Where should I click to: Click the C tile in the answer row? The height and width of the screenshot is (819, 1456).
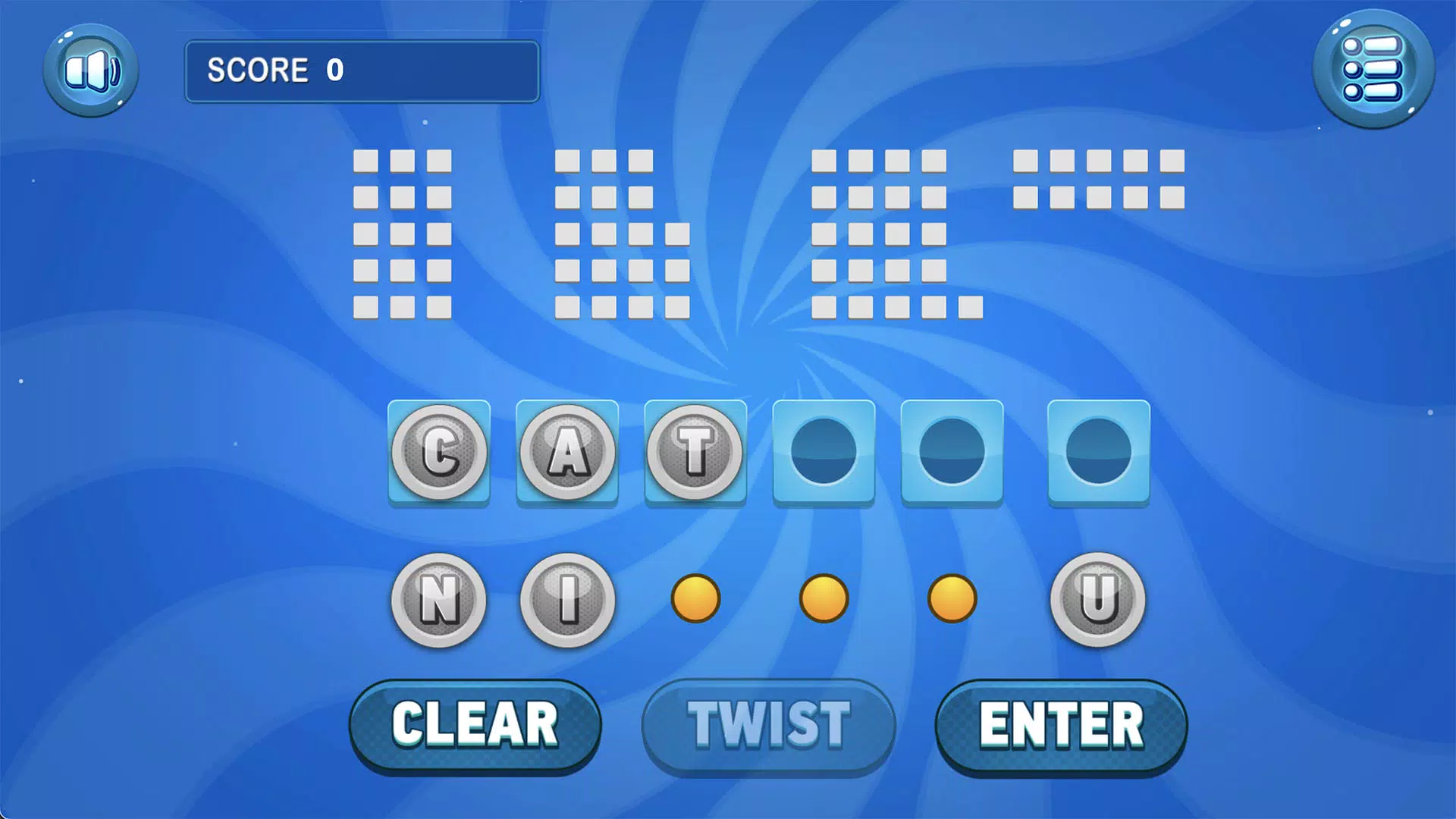point(438,453)
